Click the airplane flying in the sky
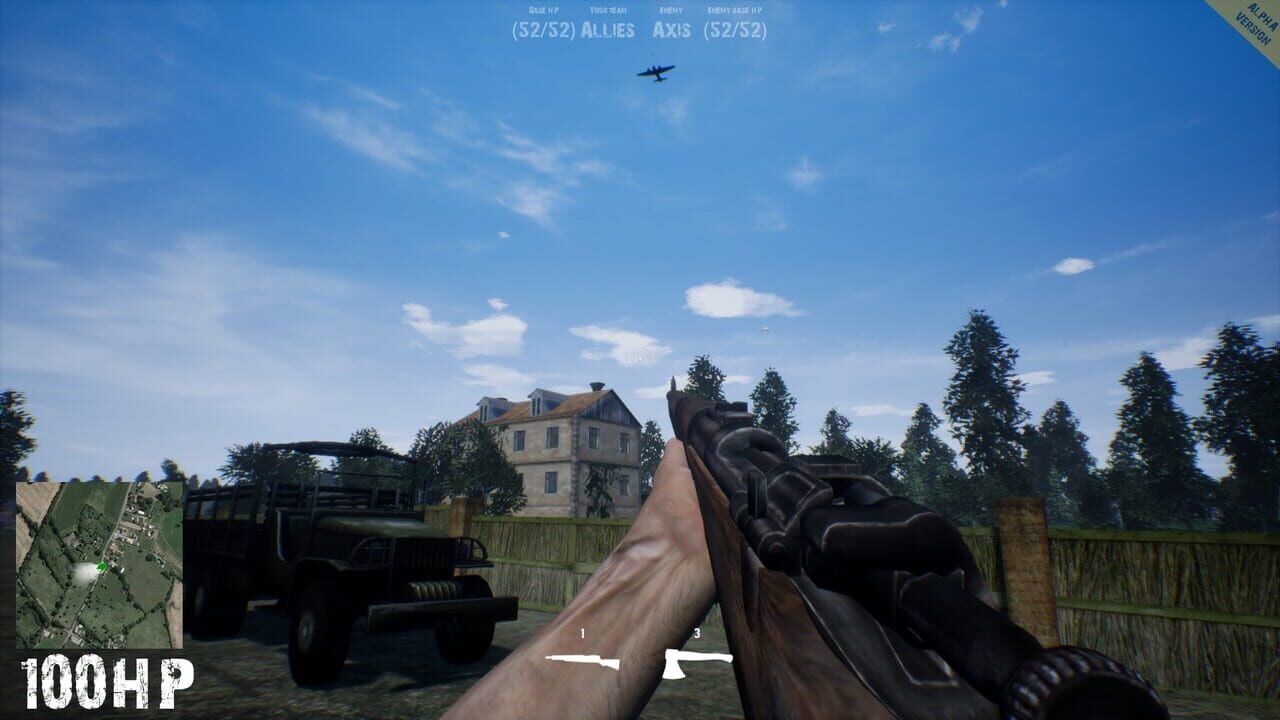 (655, 71)
